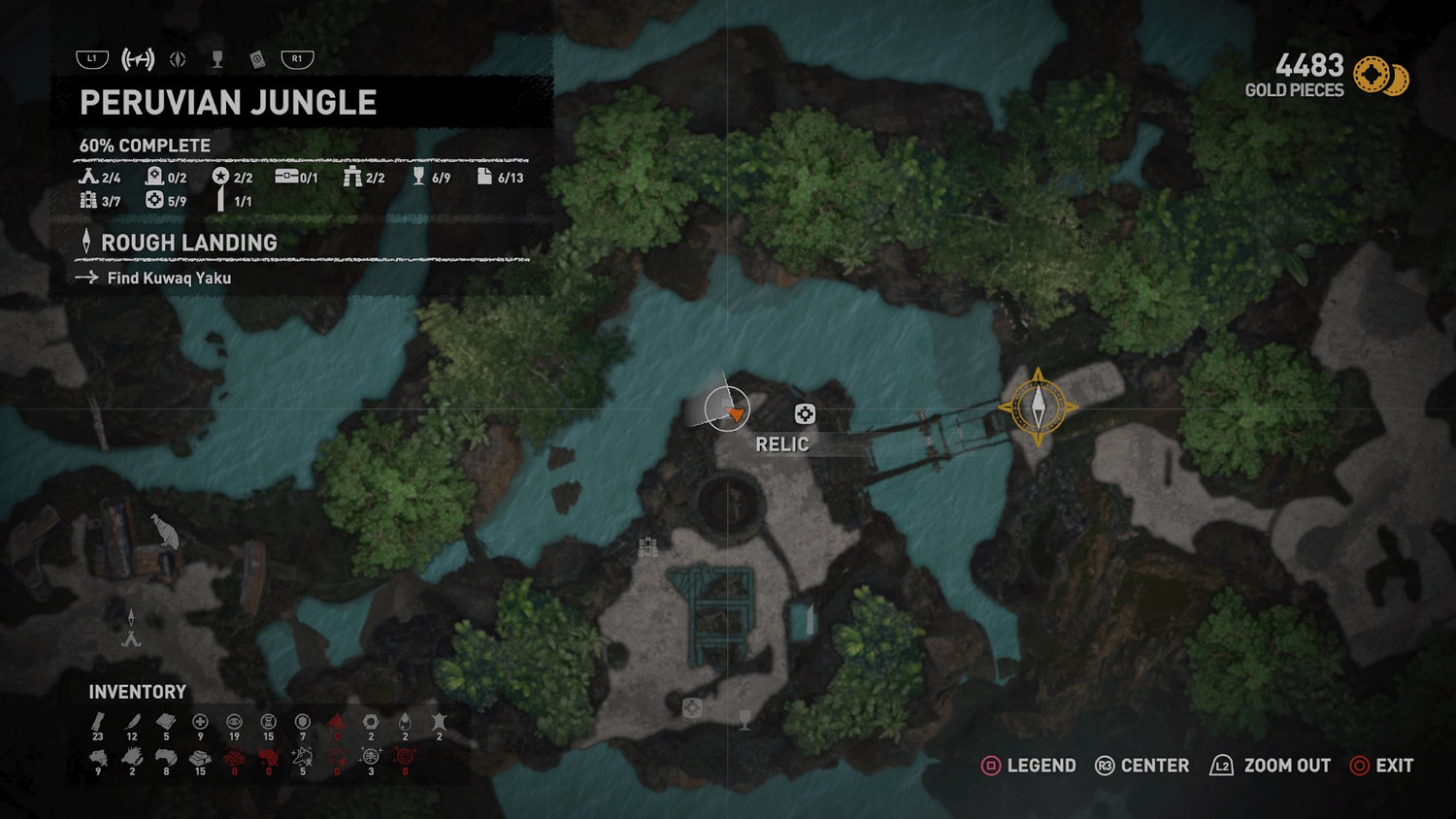Switch to the compass tab icon
This screenshot has width=1456, height=819.
click(178, 59)
